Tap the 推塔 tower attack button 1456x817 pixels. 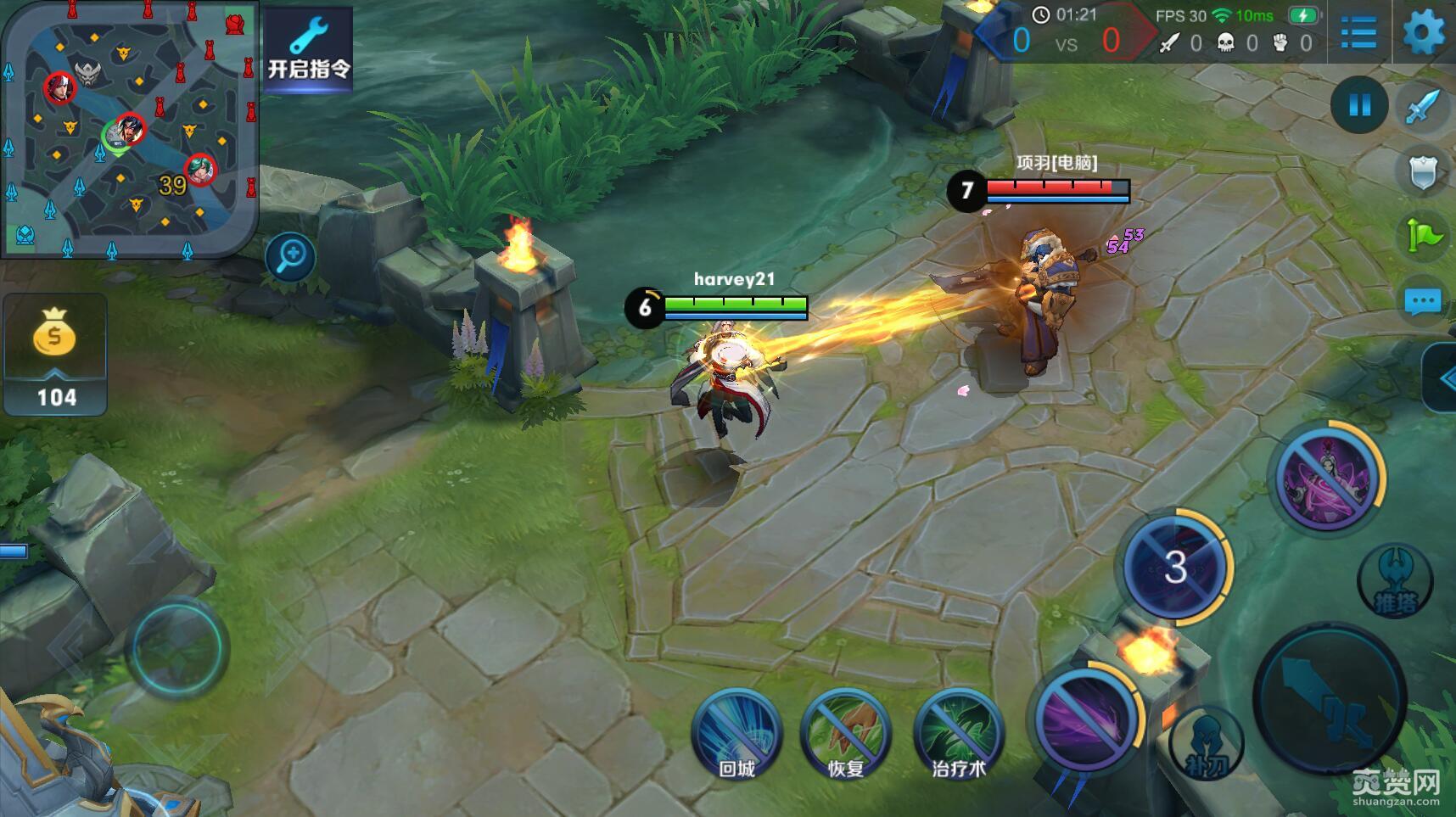coord(1395,581)
